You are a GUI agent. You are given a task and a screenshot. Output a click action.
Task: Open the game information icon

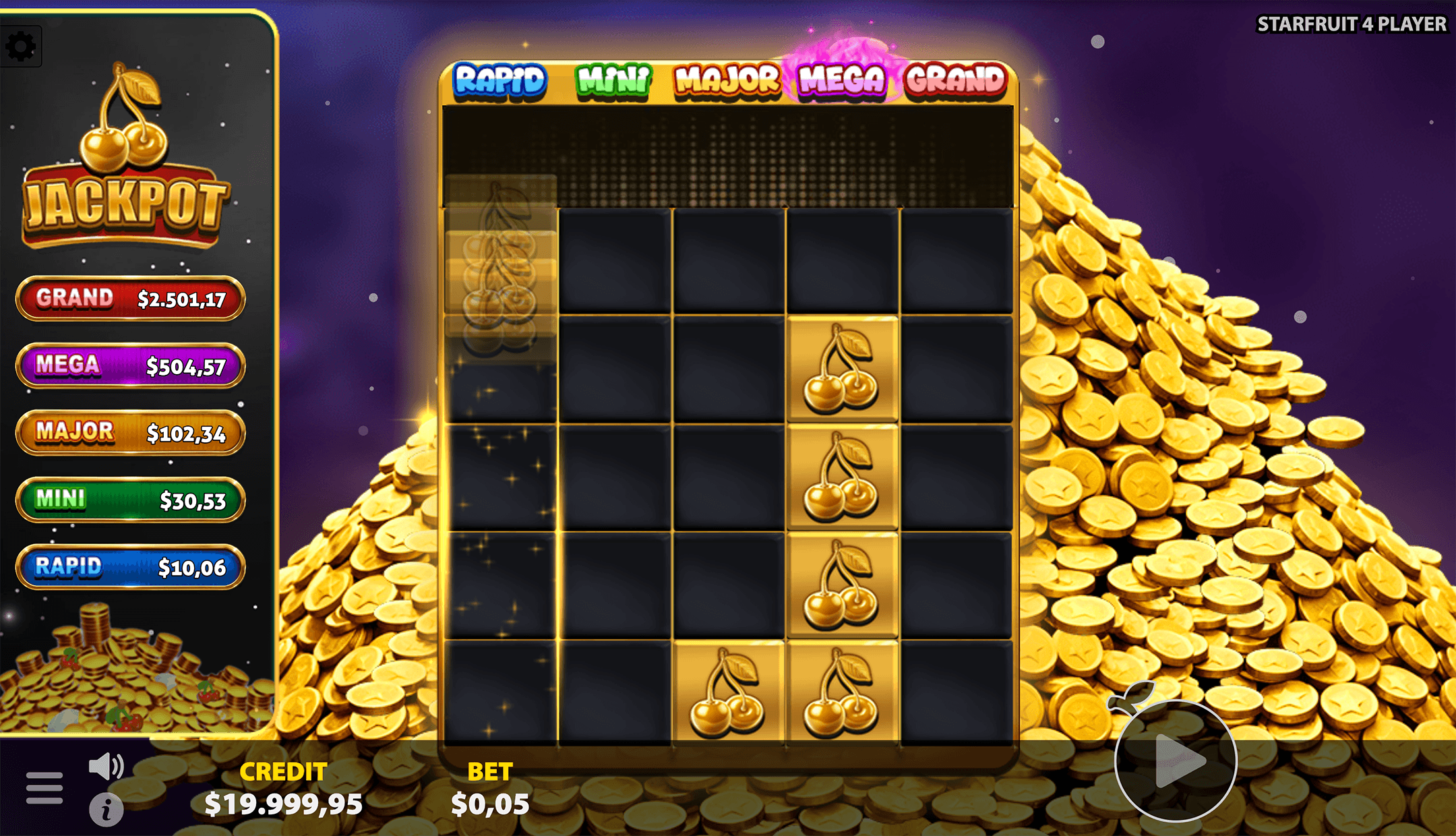point(107,810)
